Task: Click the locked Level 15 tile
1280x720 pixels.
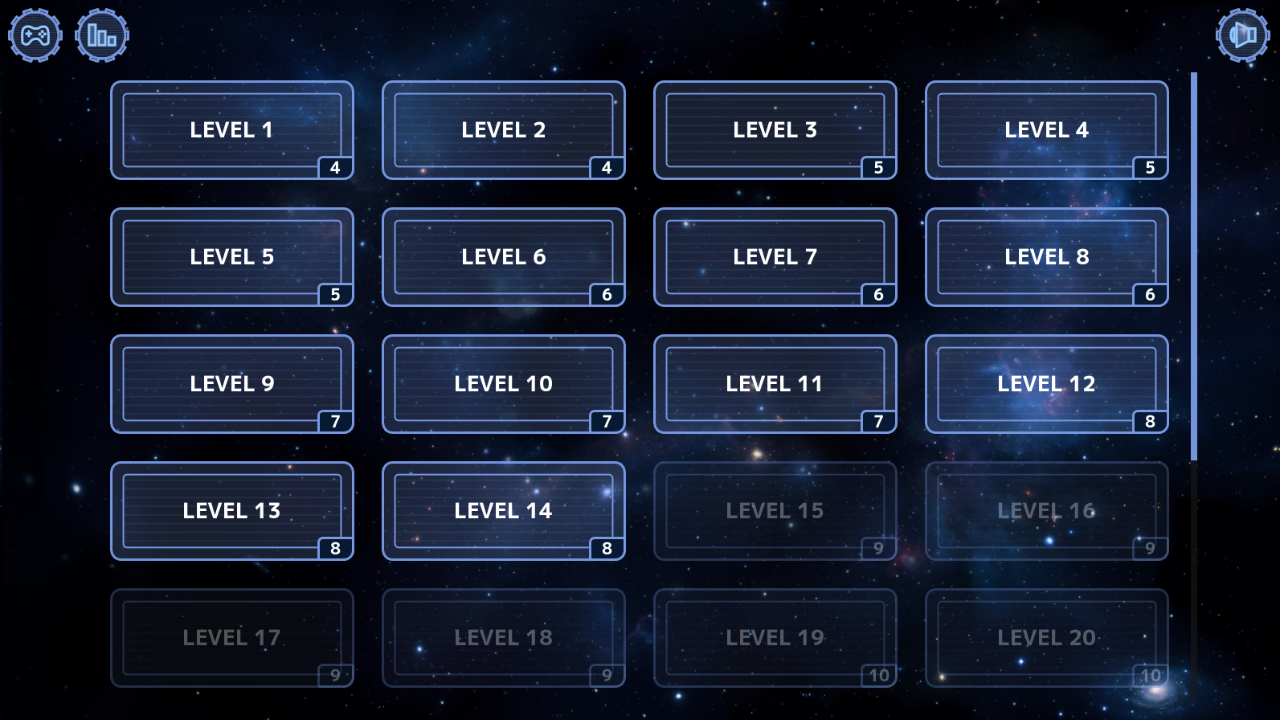Action: (x=774, y=511)
